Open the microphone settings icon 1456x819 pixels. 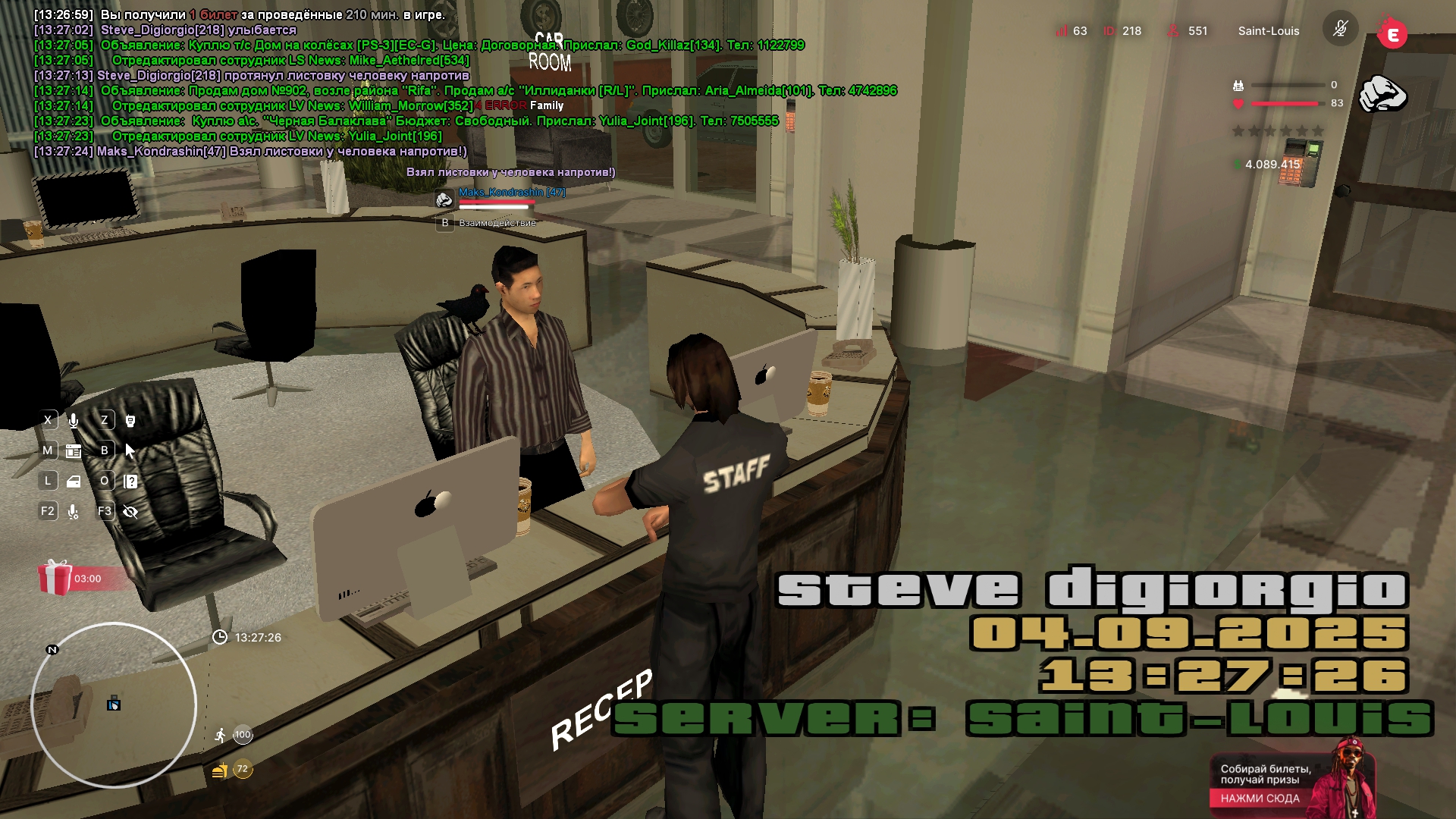coord(74,512)
